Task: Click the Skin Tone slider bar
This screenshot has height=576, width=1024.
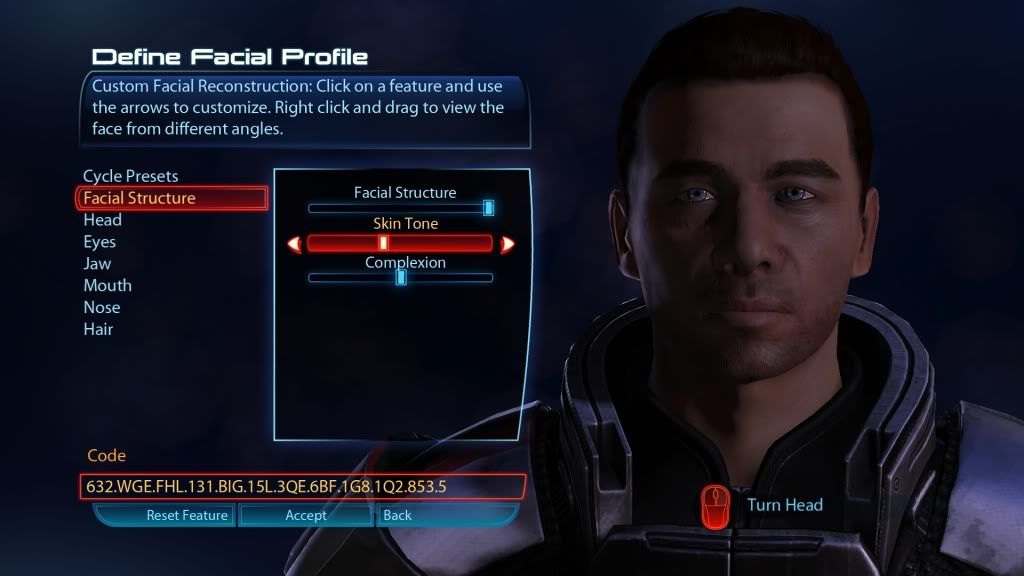Action: pos(400,243)
